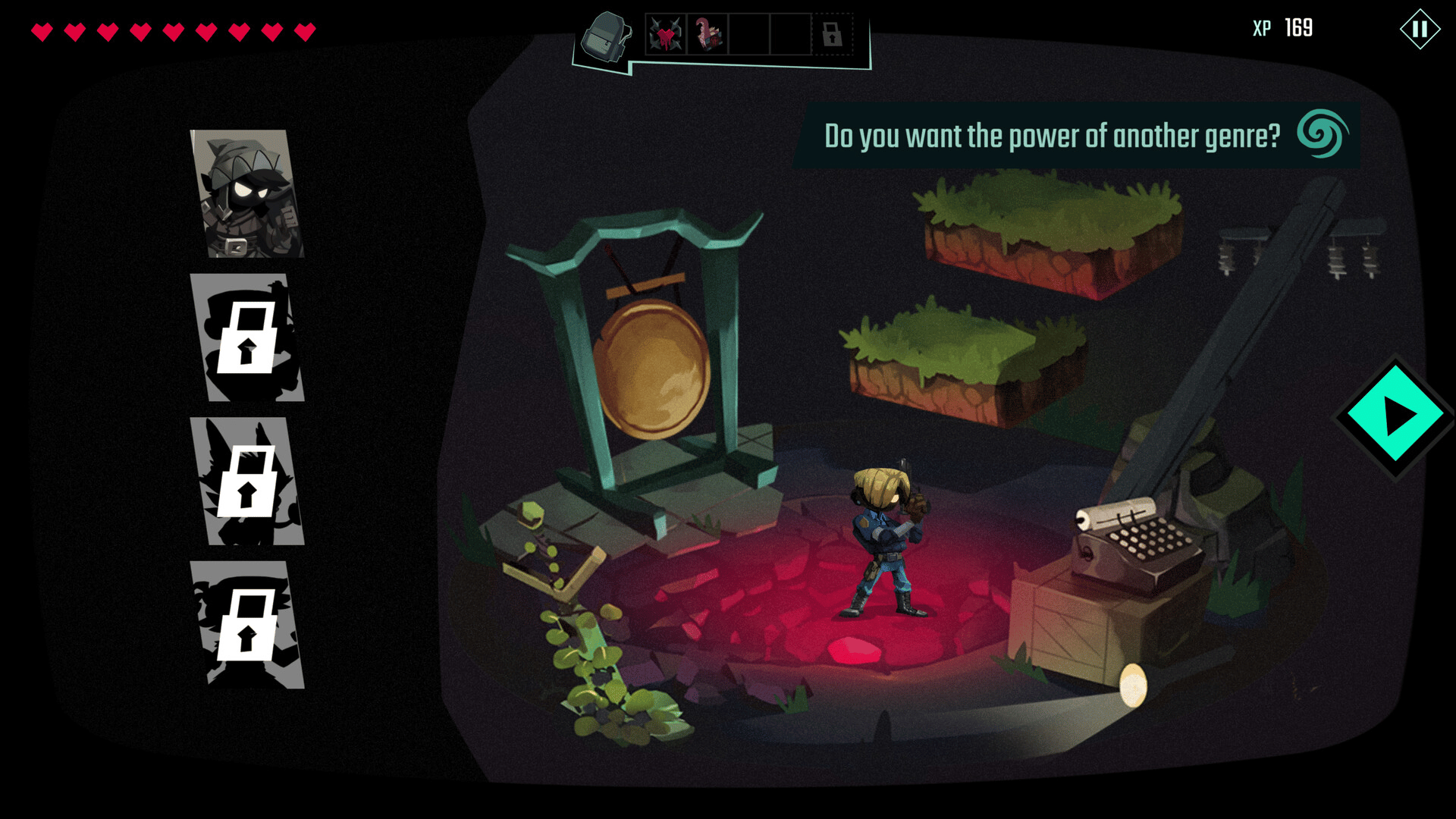Viewport: 1456px width, 819px height.
Task: Continue with the teal play arrow
Action: click(x=1395, y=416)
